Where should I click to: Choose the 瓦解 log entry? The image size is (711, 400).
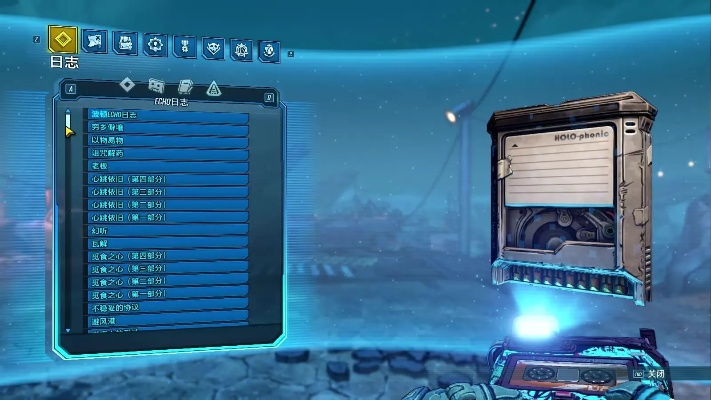(x=167, y=243)
